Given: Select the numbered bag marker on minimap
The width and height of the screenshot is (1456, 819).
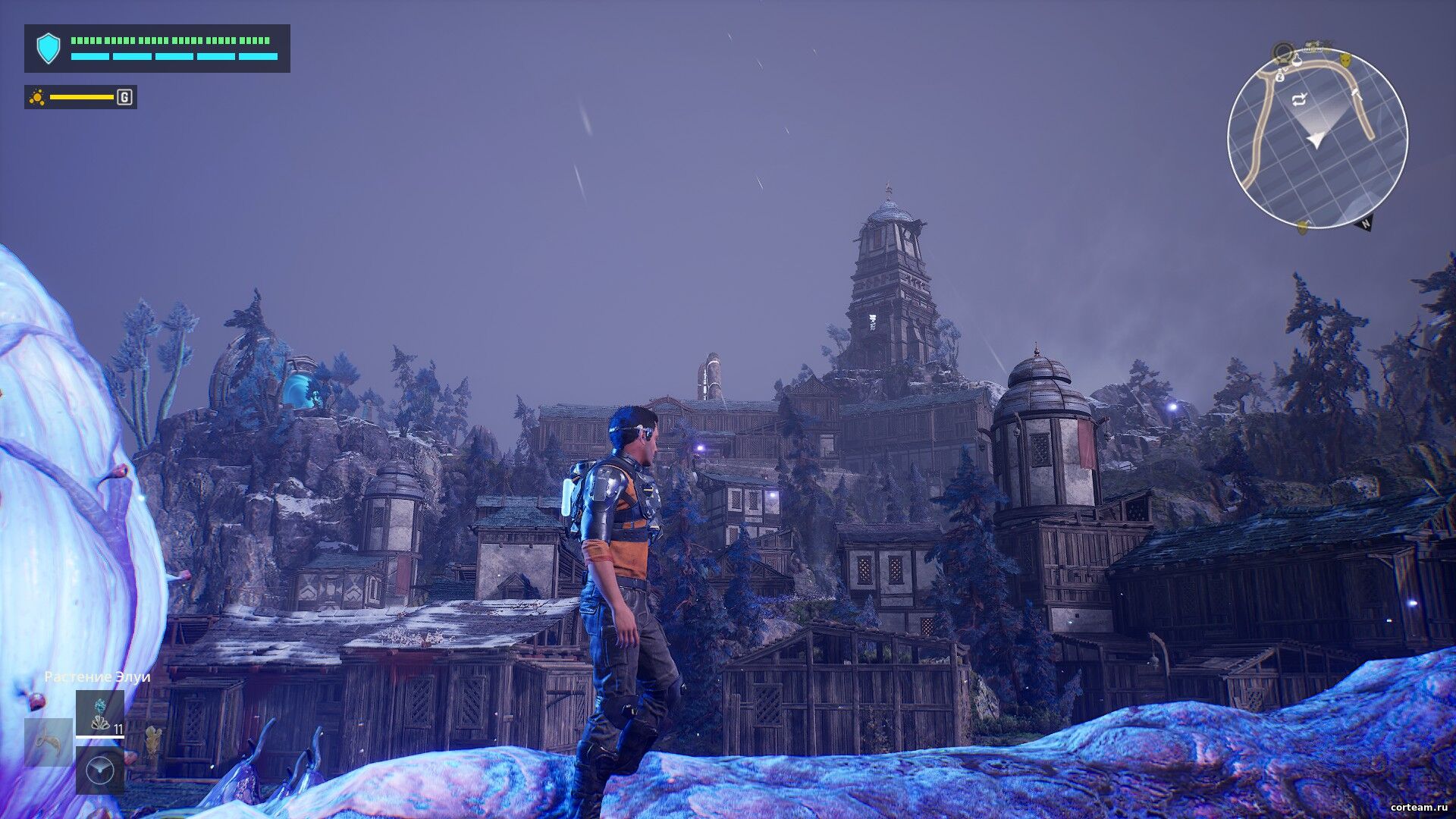Looking at the screenshot, I should [x=1279, y=76].
